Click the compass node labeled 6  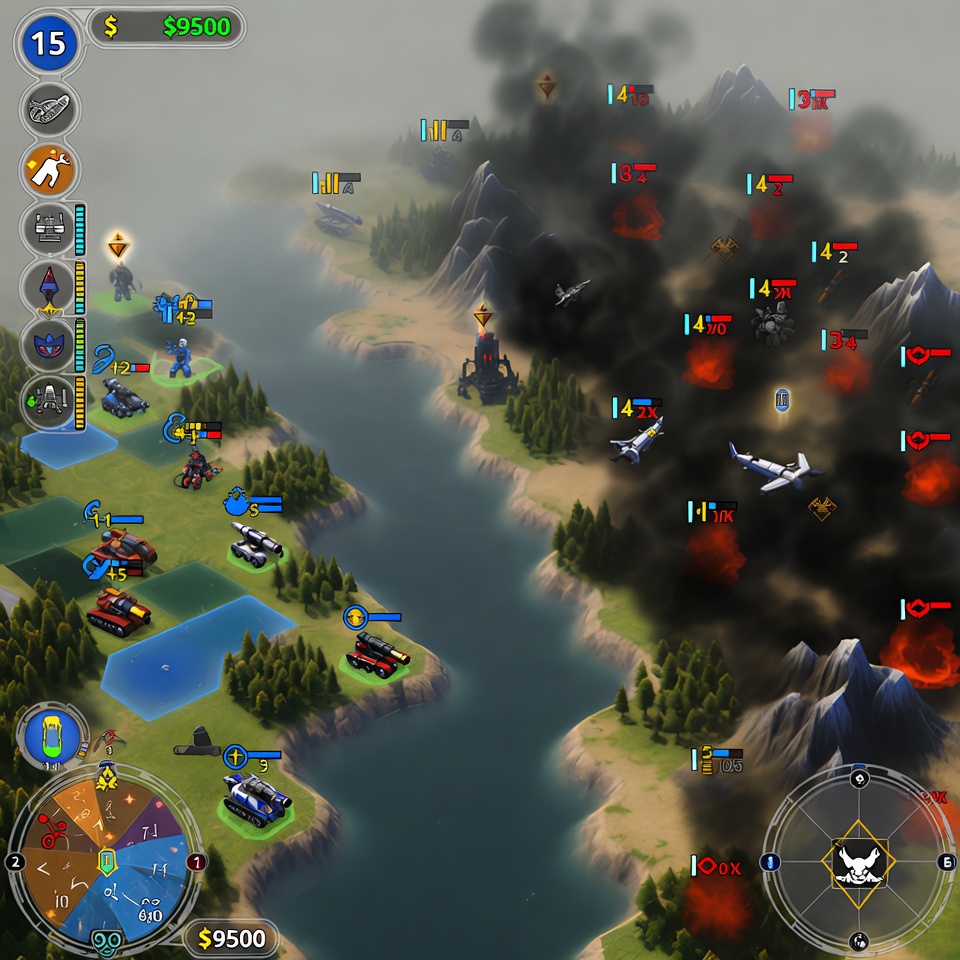(x=946, y=862)
